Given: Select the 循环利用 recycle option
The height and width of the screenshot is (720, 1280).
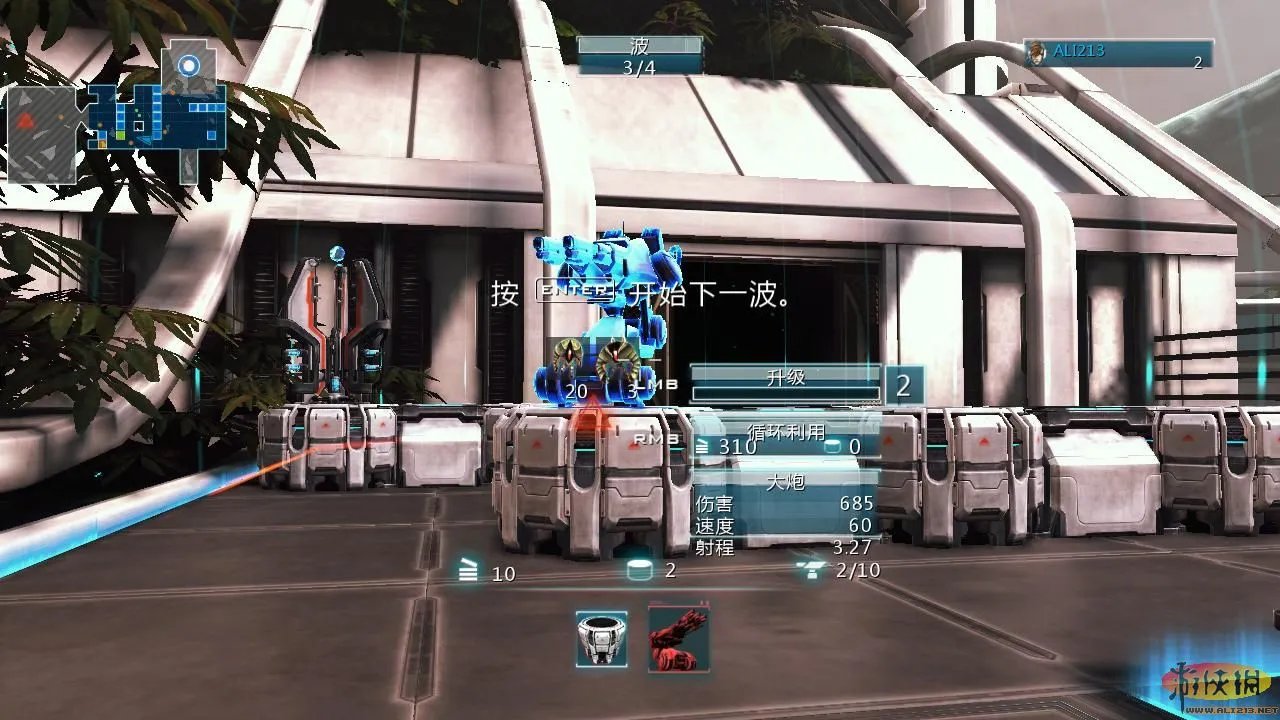Looking at the screenshot, I should pos(786,433).
